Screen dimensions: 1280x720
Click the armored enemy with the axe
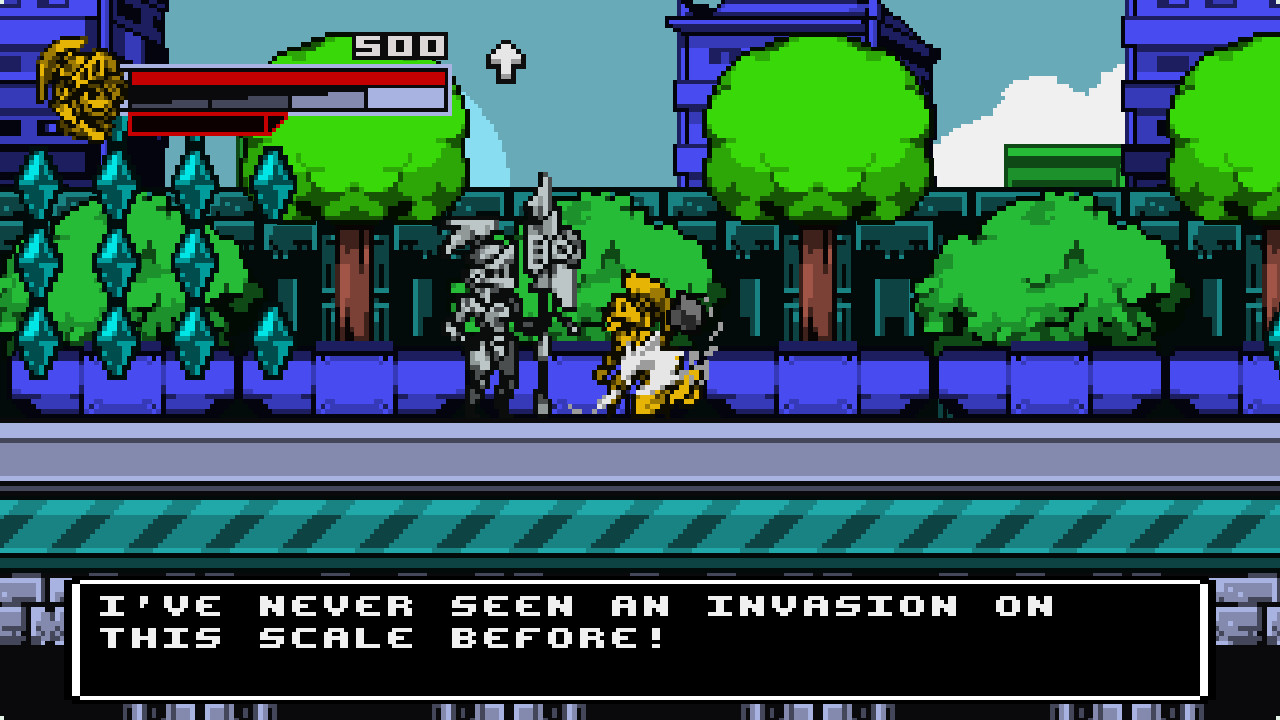click(490, 300)
